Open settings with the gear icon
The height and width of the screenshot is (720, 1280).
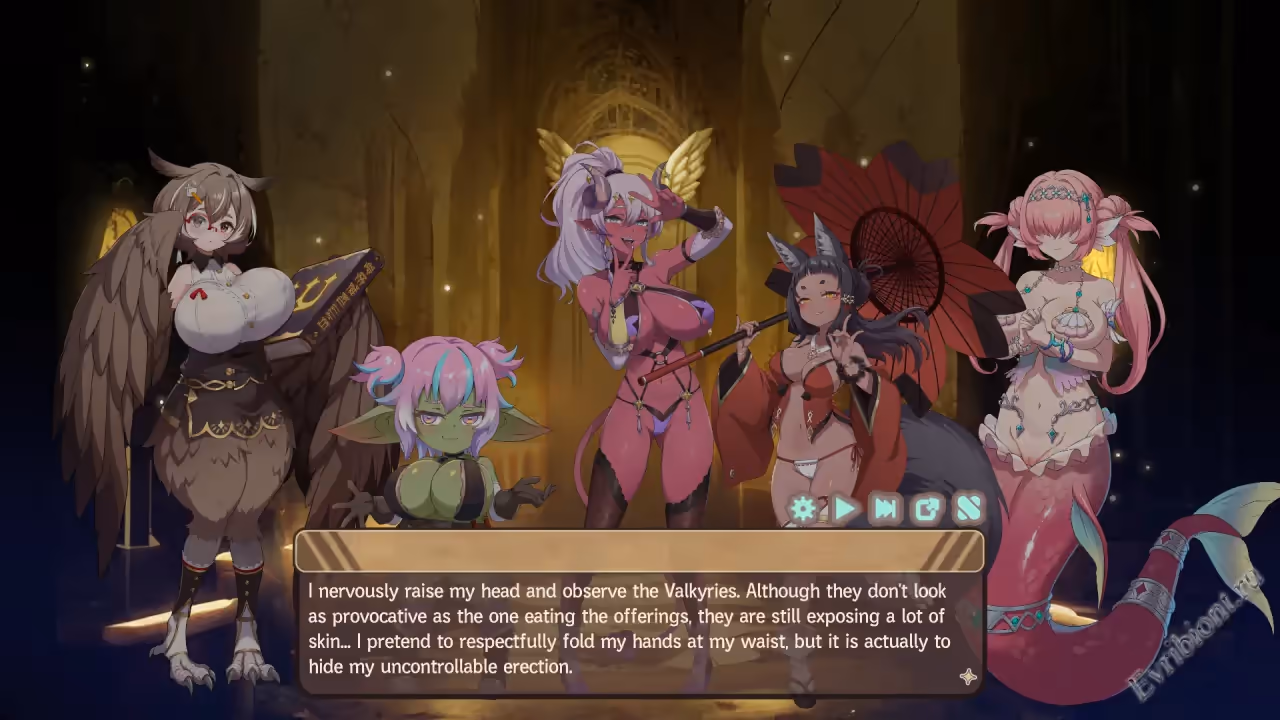(803, 509)
